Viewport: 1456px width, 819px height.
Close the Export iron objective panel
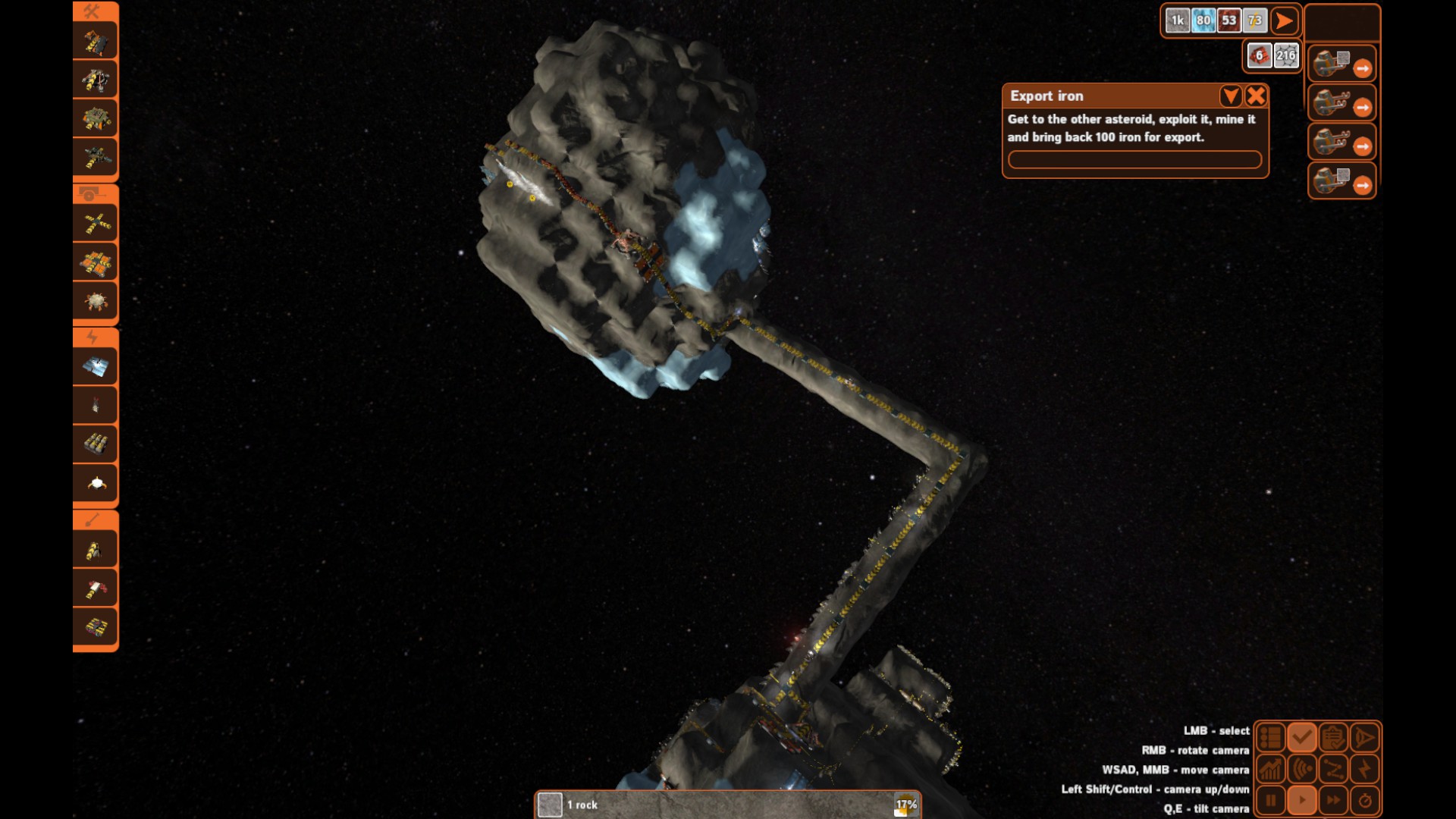coord(1256,96)
